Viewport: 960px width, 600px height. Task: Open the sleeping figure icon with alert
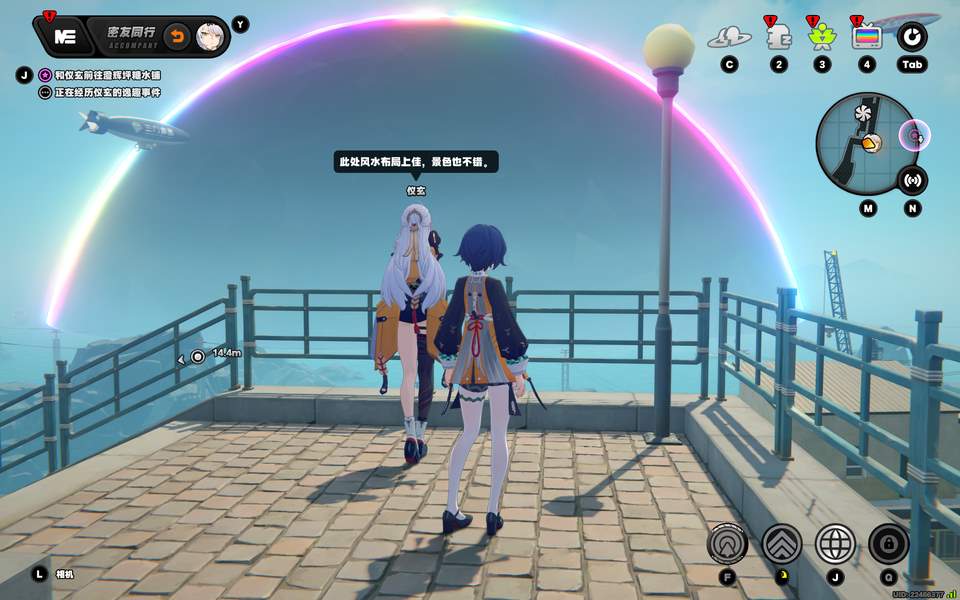point(778,37)
